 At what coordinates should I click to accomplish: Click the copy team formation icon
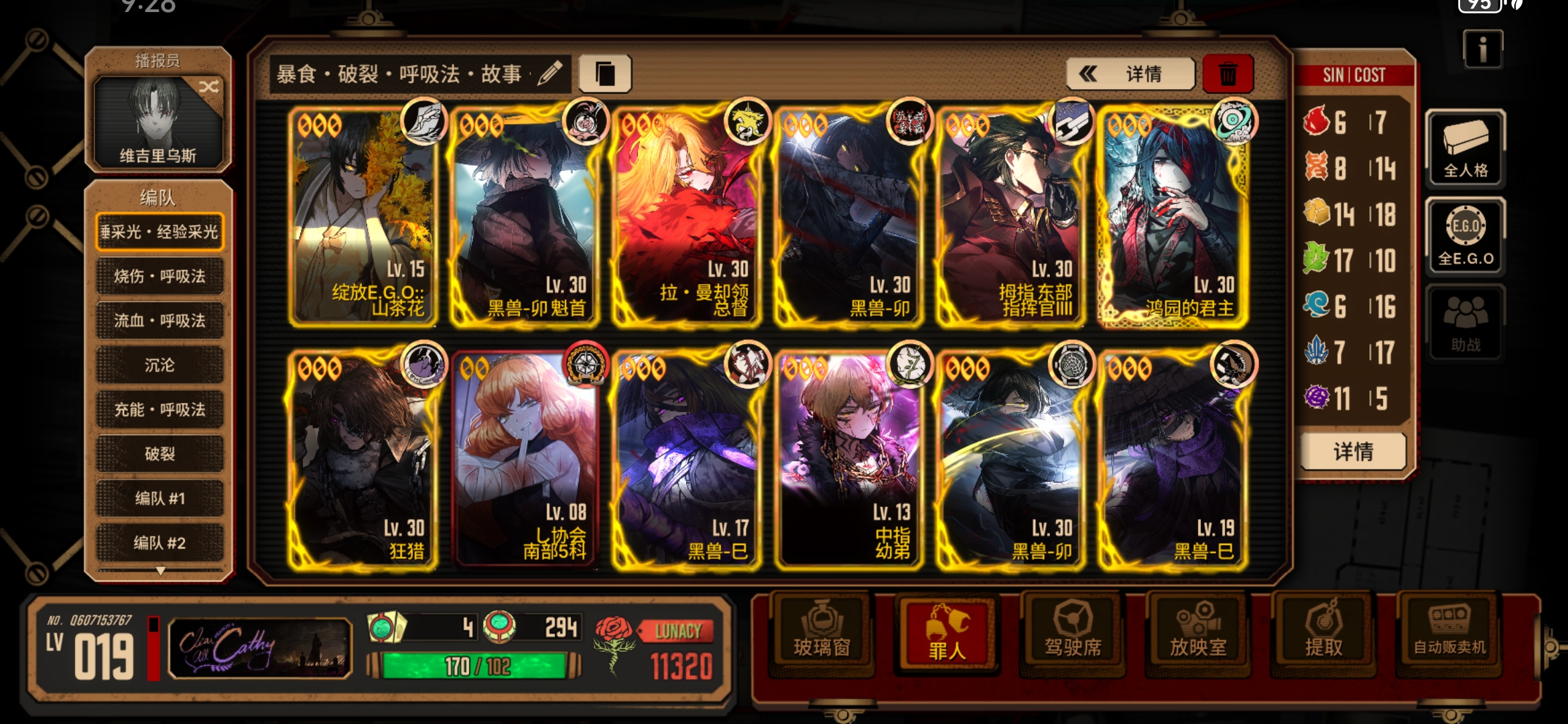point(606,74)
